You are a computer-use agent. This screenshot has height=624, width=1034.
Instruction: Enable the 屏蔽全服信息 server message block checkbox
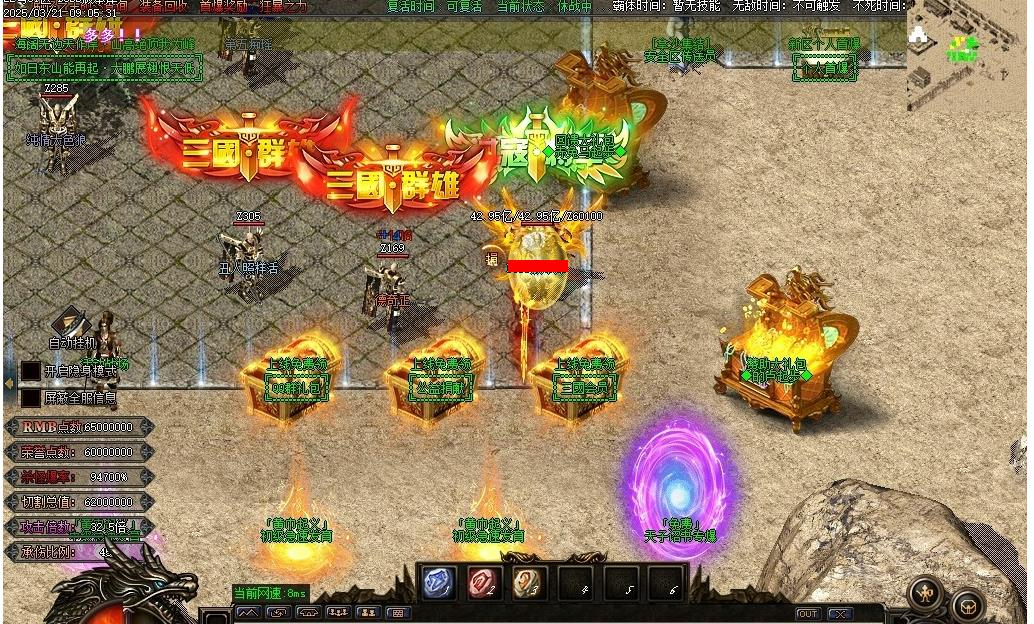(x=31, y=398)
